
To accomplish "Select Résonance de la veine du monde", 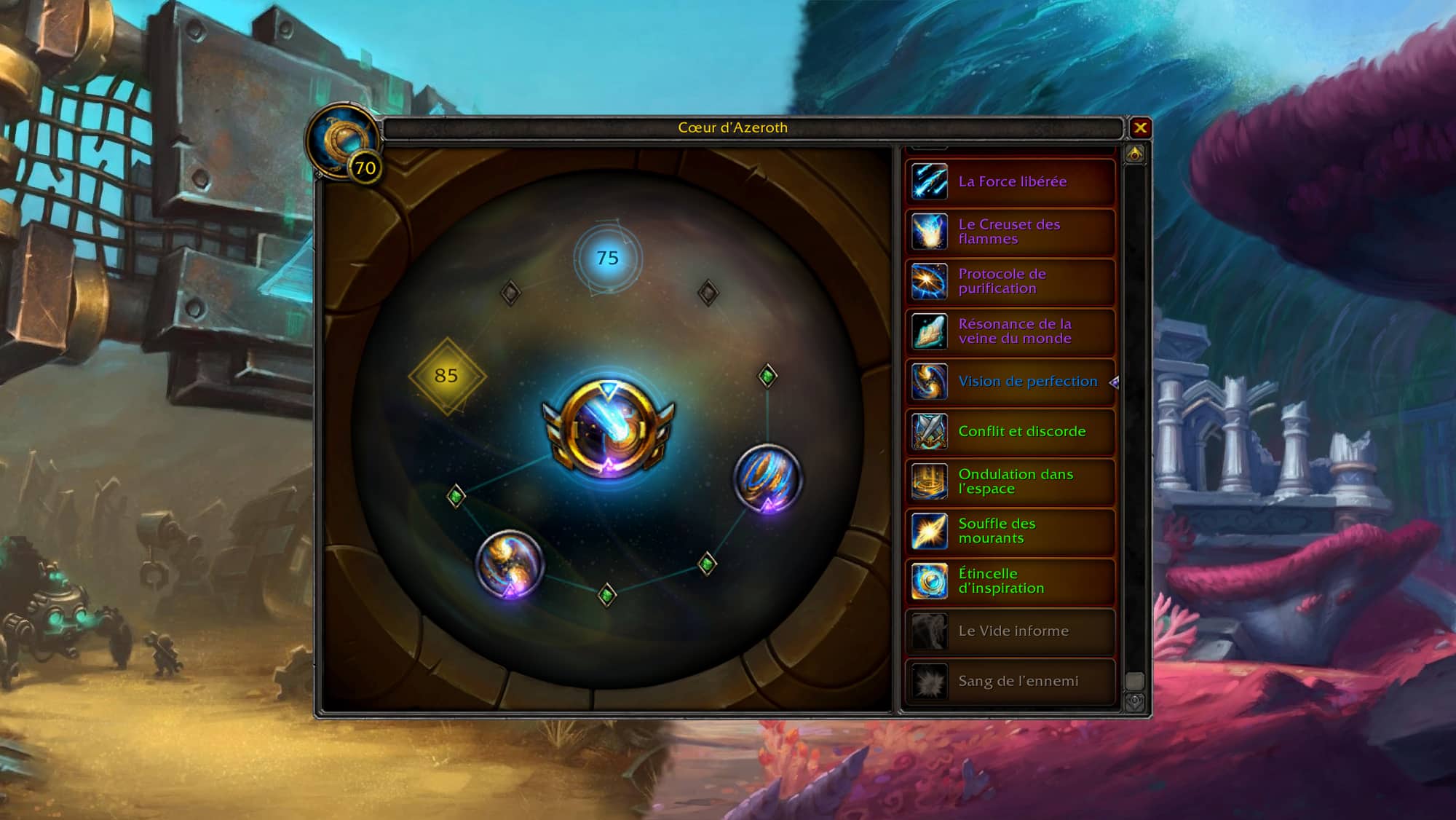I will coord(1010,331).
